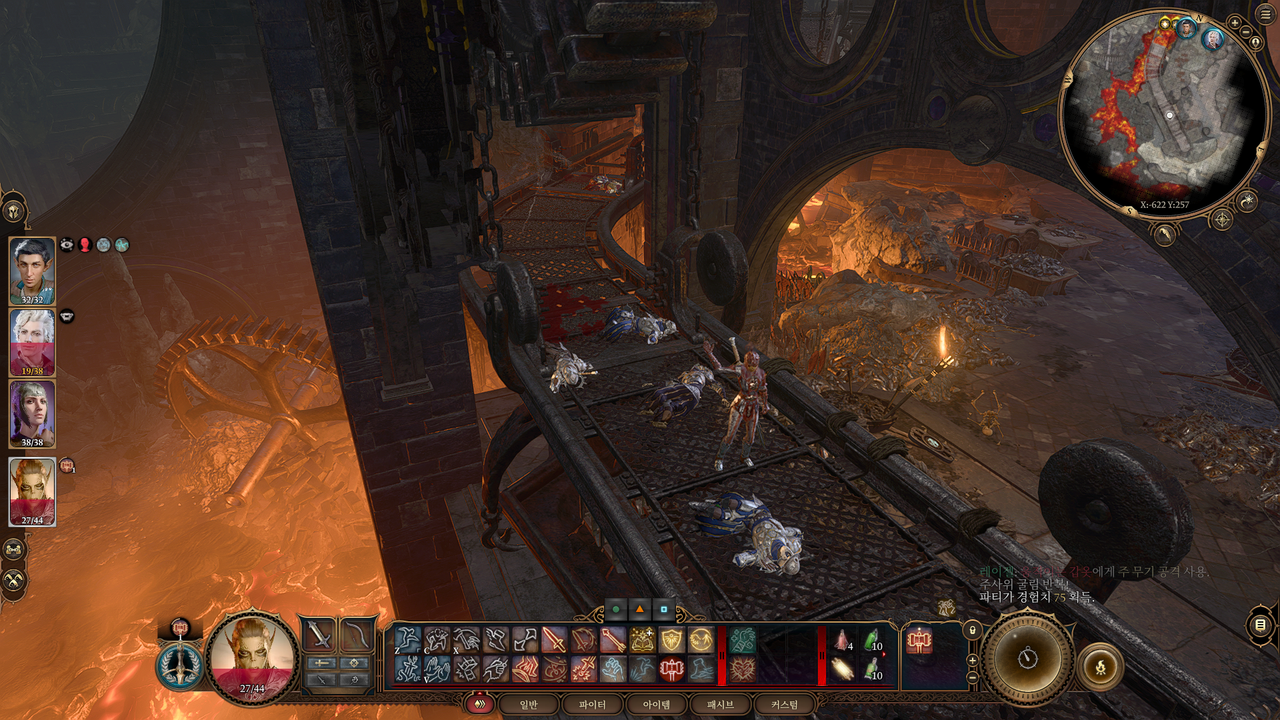The image size is (1280, 720).
Task: Toggle the hotbar lock padlock
Action: point(971,631)
